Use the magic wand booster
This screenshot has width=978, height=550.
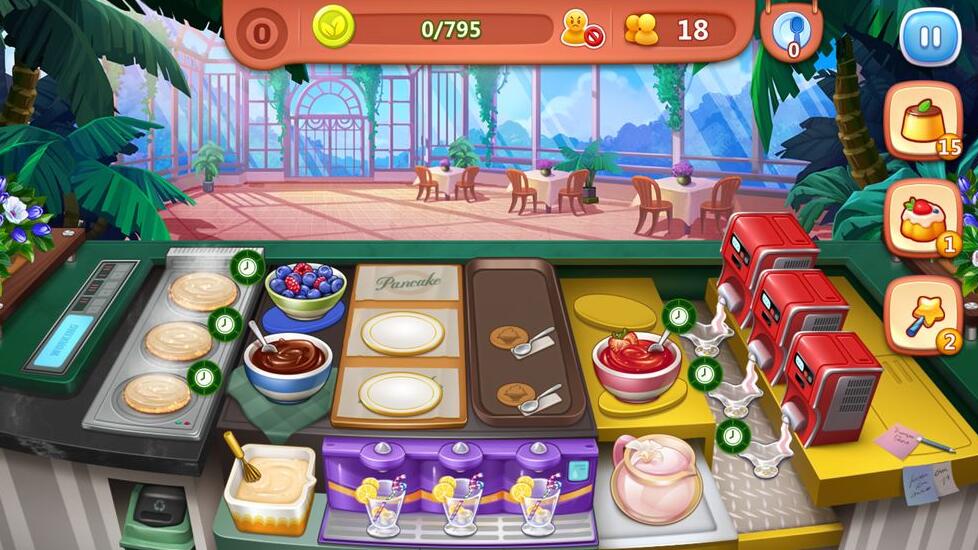coord(922,315)
